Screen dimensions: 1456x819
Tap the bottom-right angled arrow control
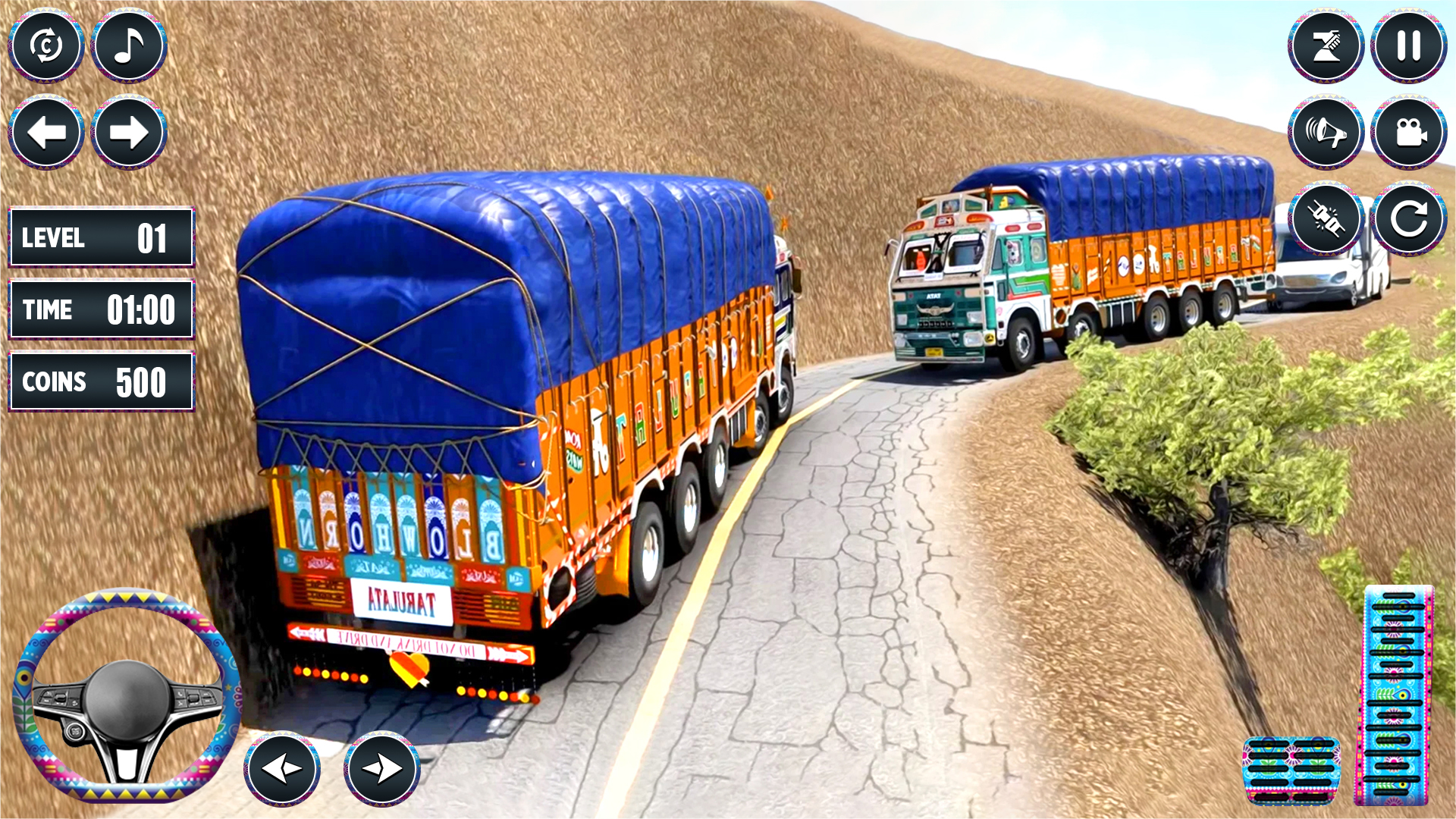382,768
